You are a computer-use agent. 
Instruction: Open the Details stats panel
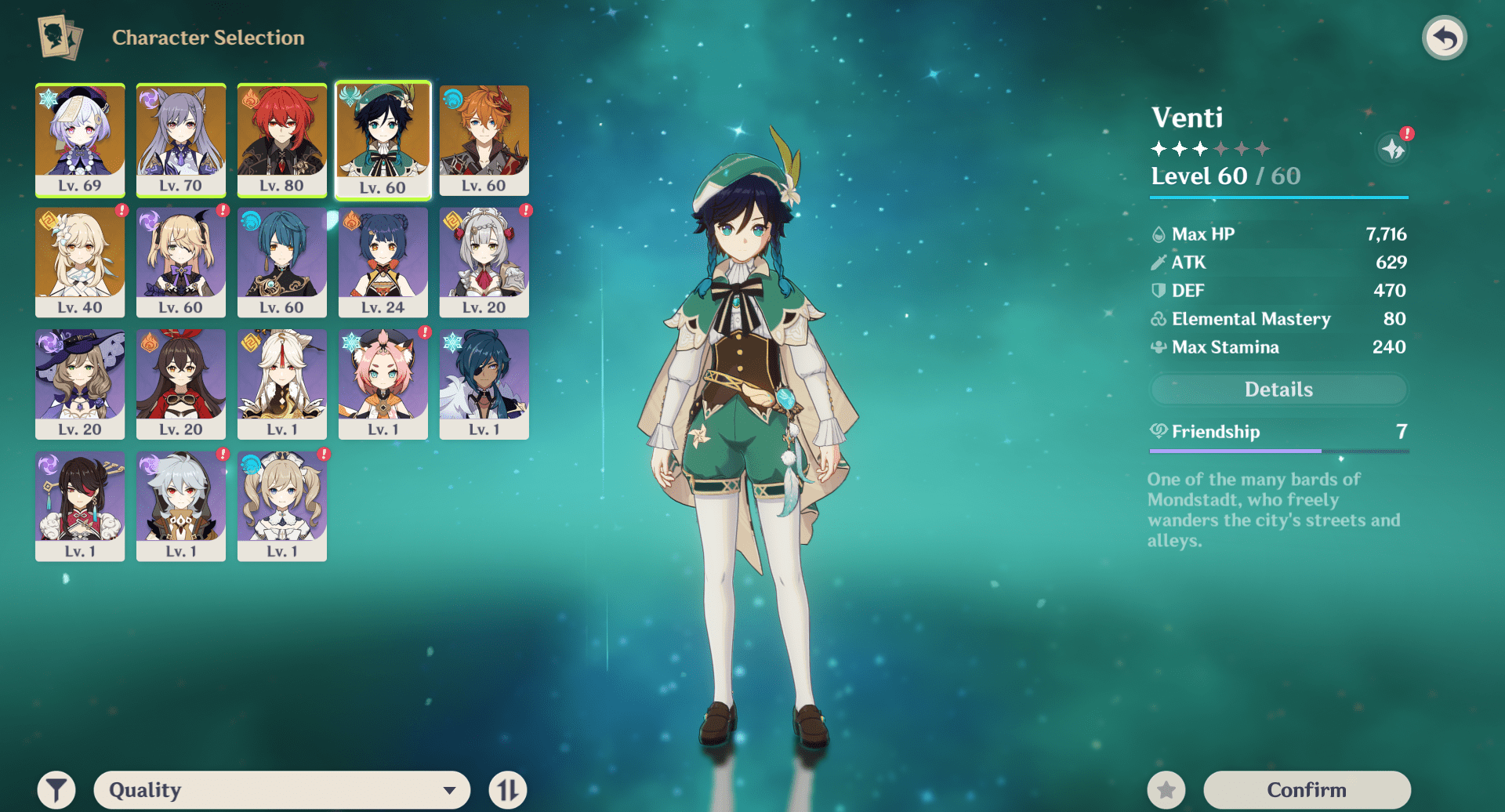point(1278,390)
